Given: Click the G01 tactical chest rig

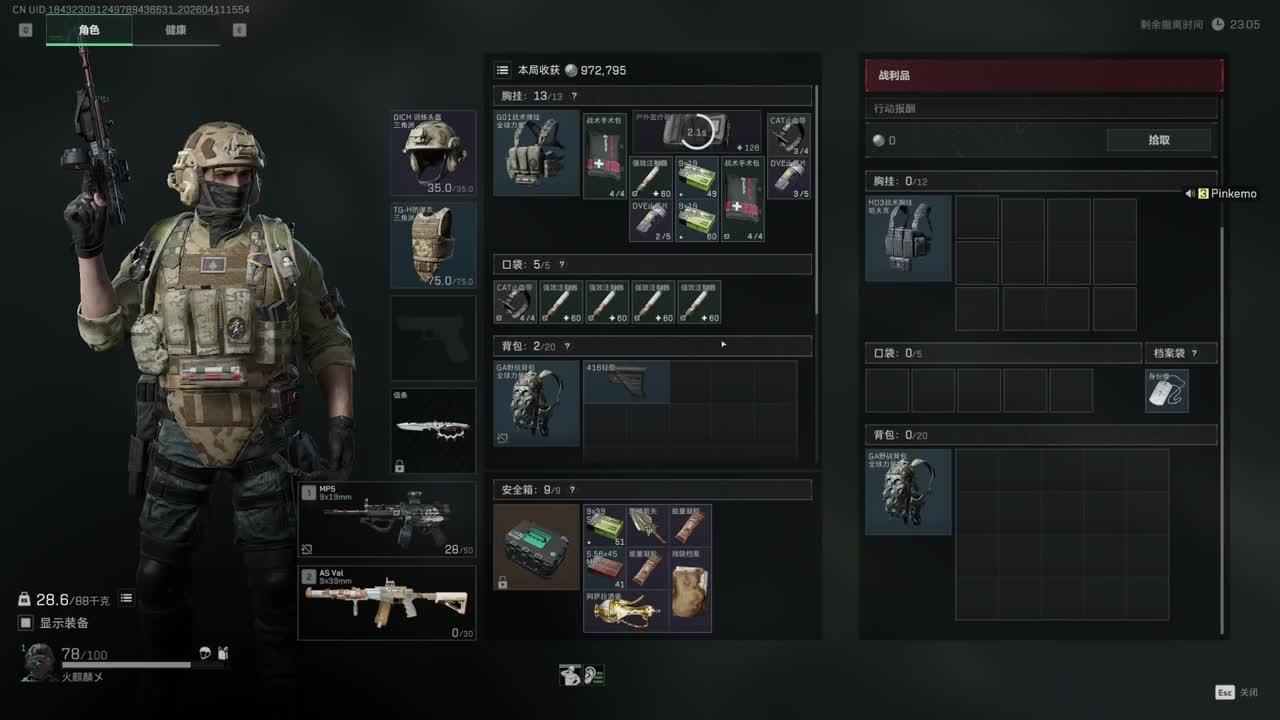Looking at the screenshot, I should point(536,153).
